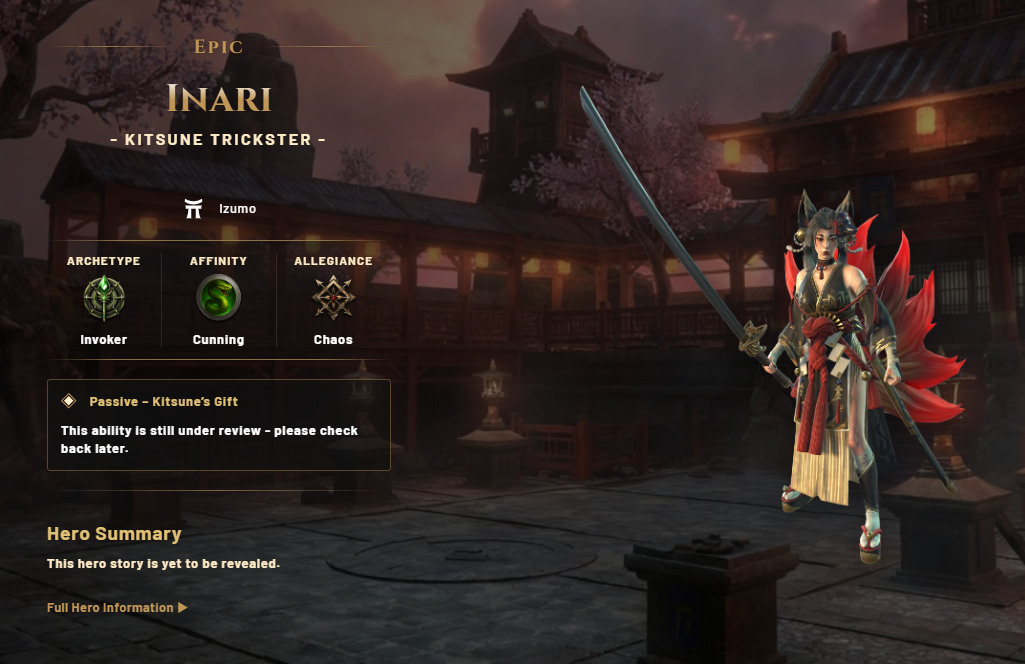This screenshot has height=664, width=1025.
Task: Open the Full Hero Information link
Action: pyautogui.click(x=116, y=607)
